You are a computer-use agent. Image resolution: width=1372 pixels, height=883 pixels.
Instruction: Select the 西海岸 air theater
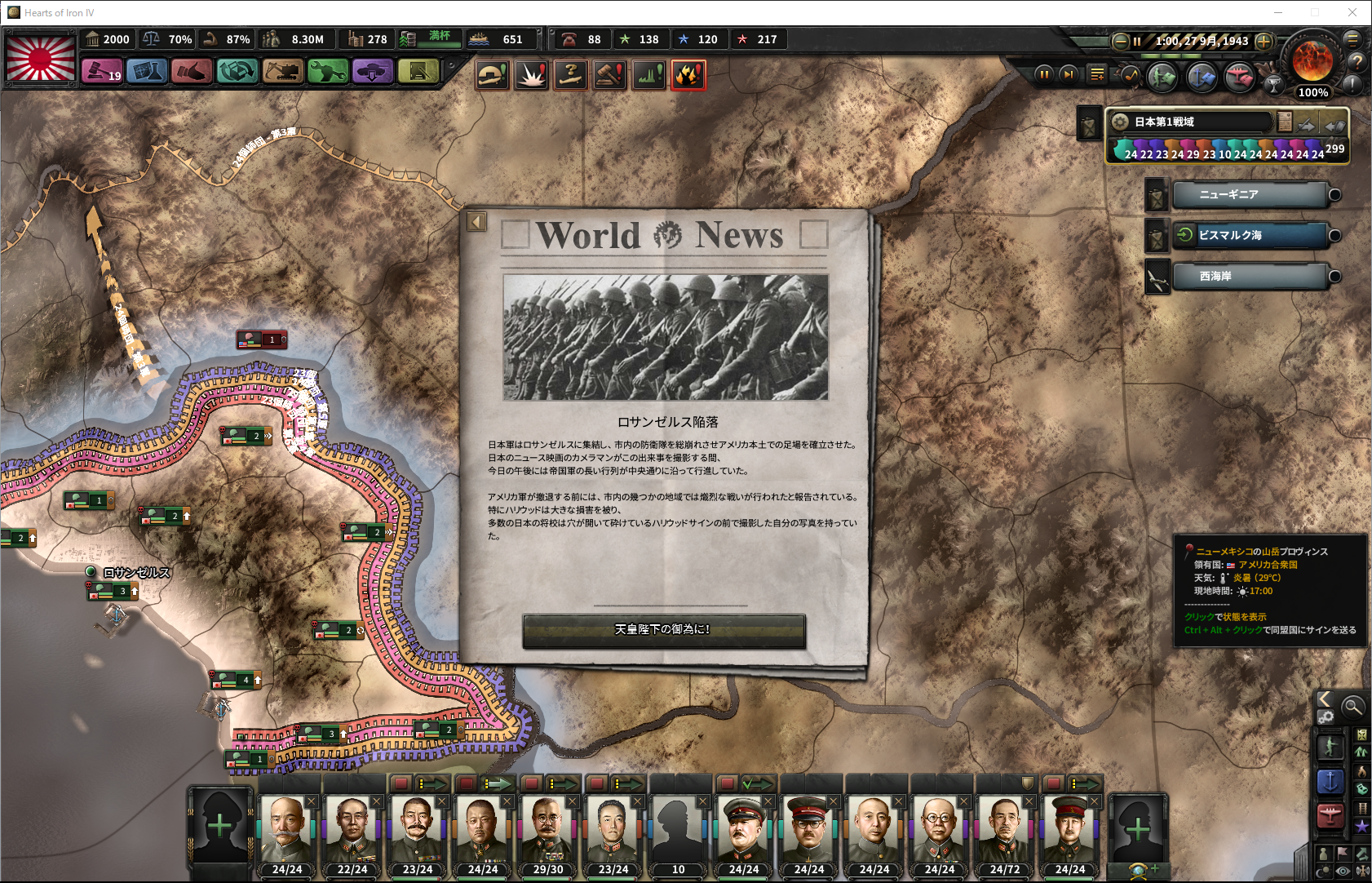pyautogui.click(x=1250, y=277)
